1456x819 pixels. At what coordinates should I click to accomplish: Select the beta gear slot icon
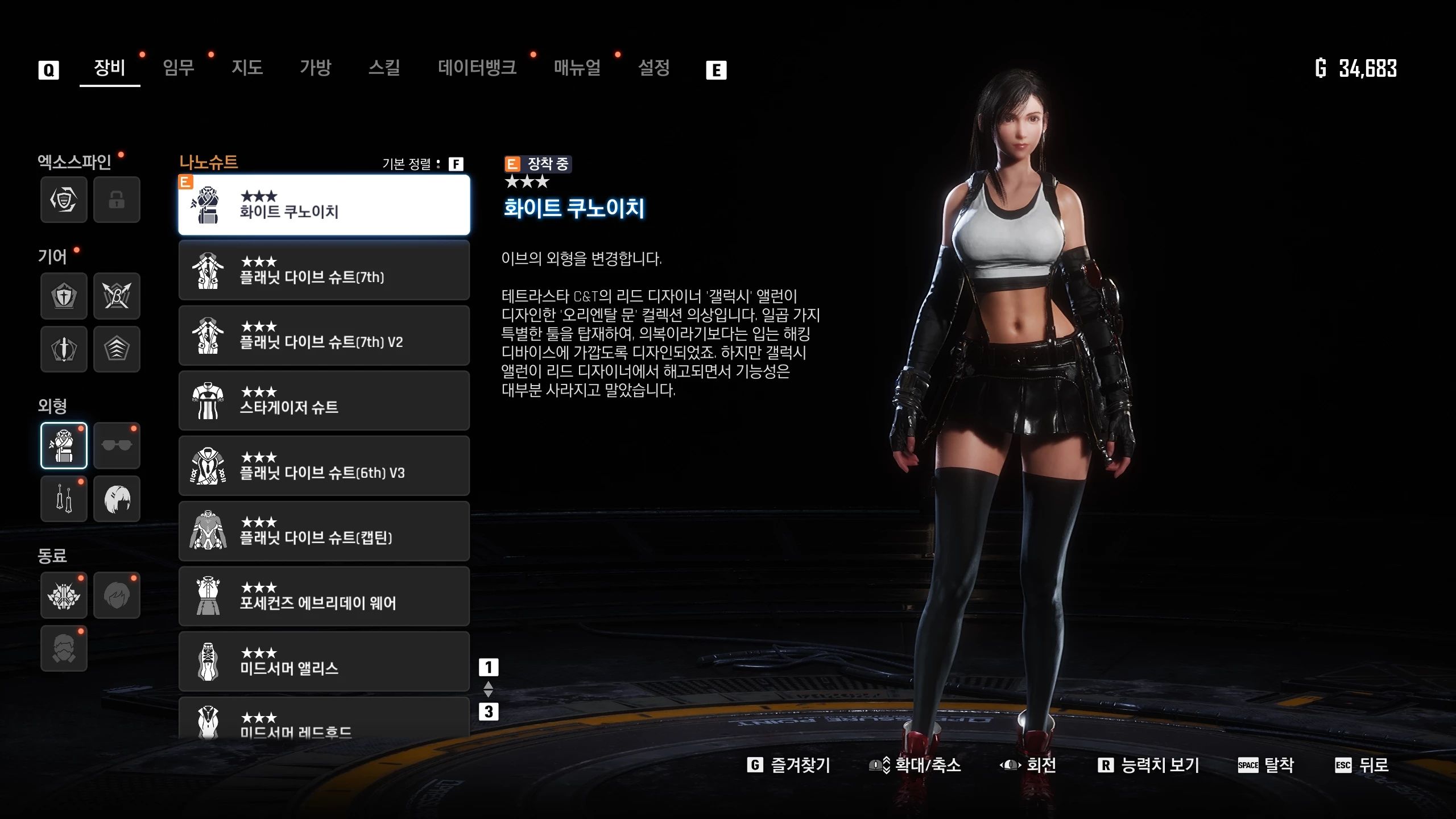coord(117,296)
